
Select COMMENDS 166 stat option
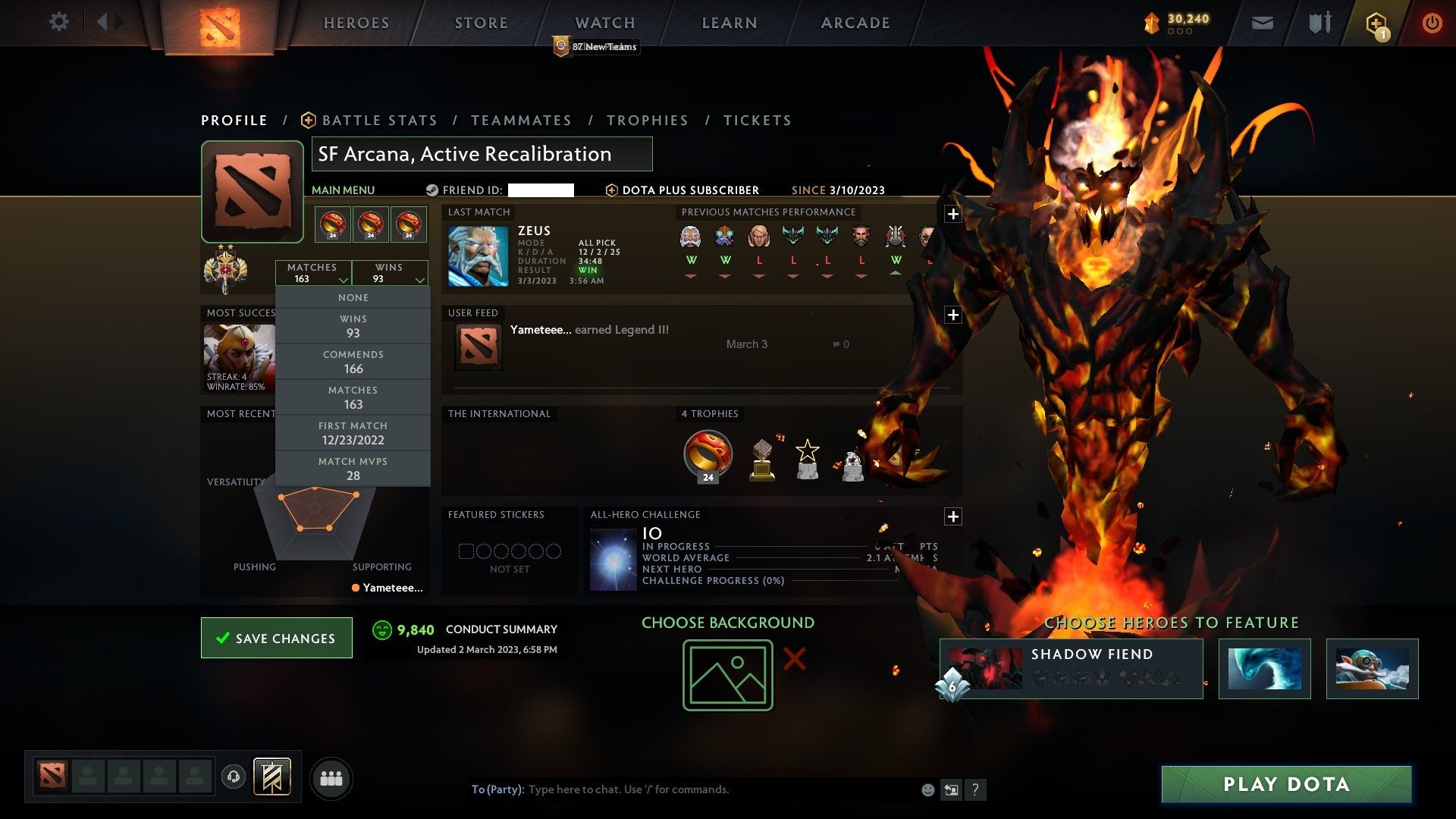[353, 361]
